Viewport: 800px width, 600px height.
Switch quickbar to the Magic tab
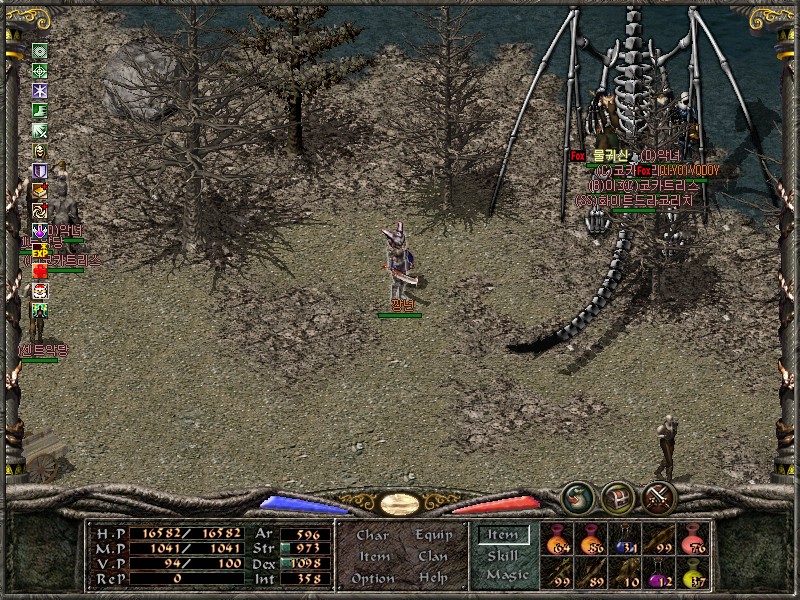(x=506, y=575)
